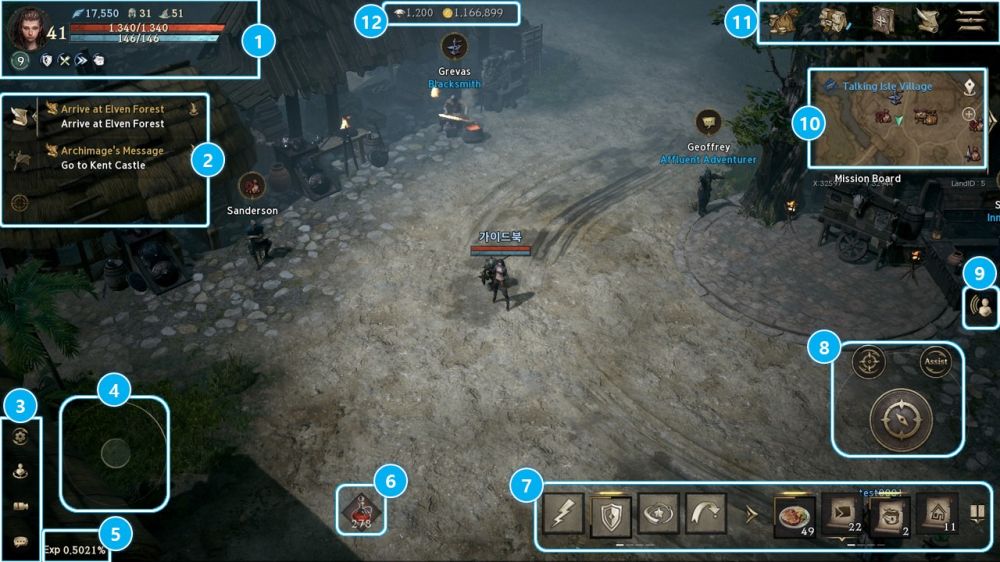Eat the food plate item
The width and height of the screenshot is (1000, 562).
click(795, 514)
